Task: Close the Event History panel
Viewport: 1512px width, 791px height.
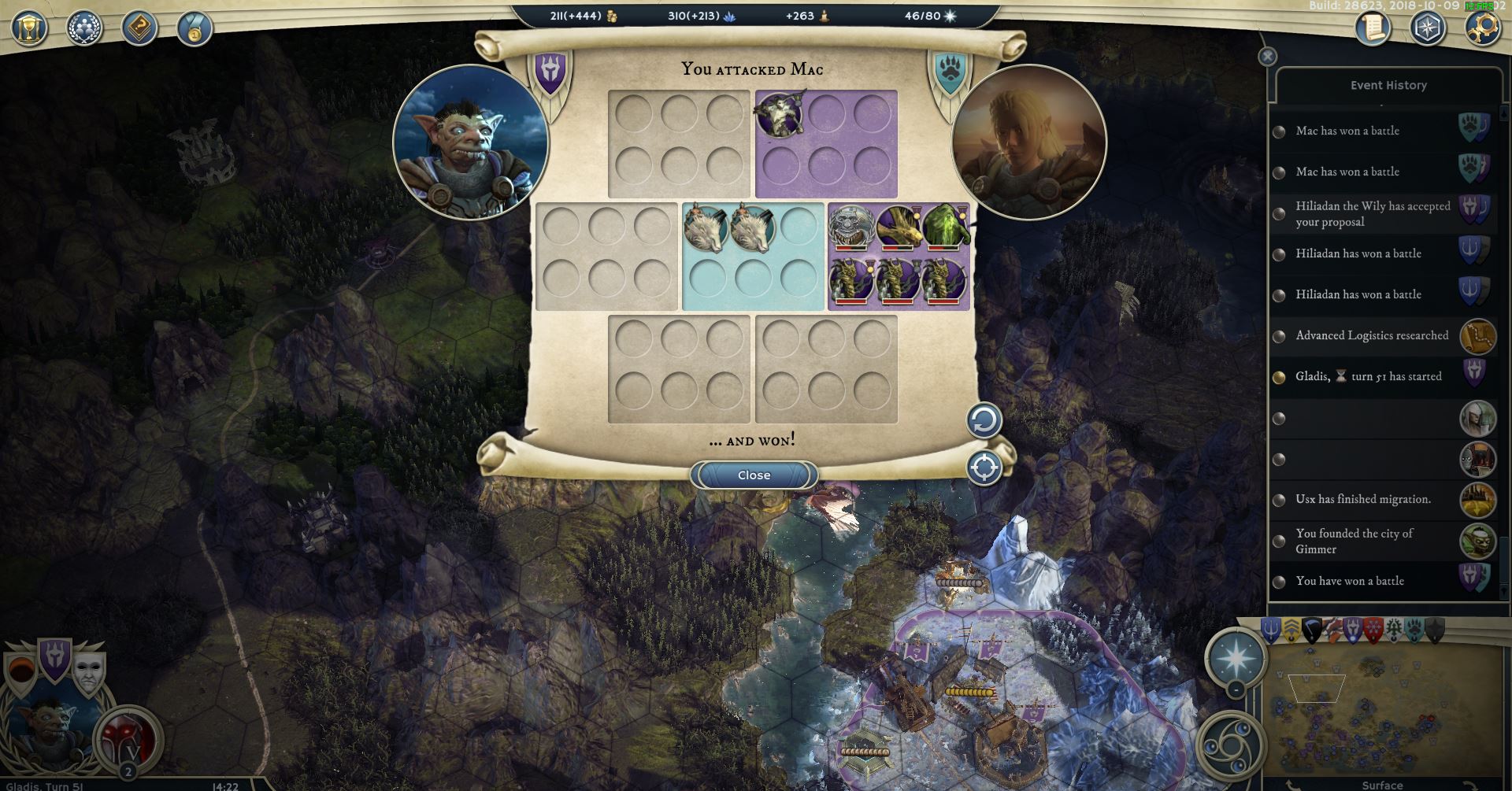Action: (x=1267, y=57)
